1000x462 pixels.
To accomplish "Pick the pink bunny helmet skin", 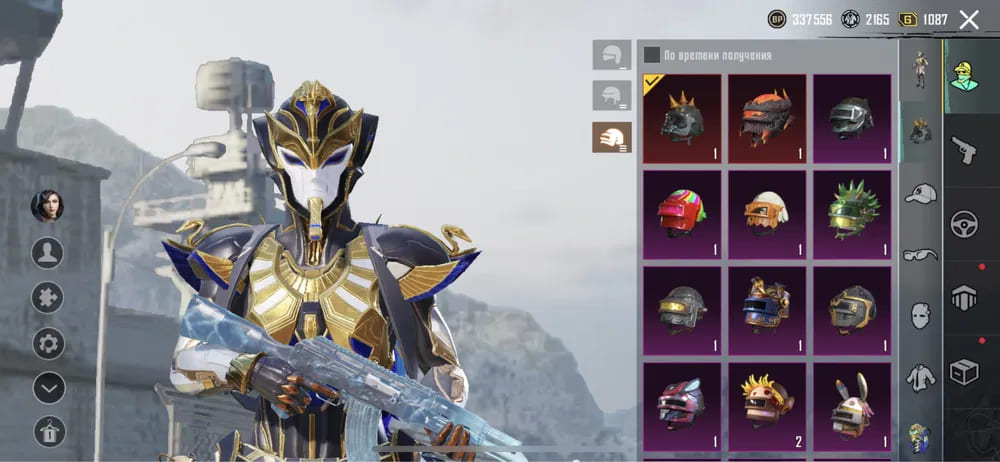I will point(681,405).
